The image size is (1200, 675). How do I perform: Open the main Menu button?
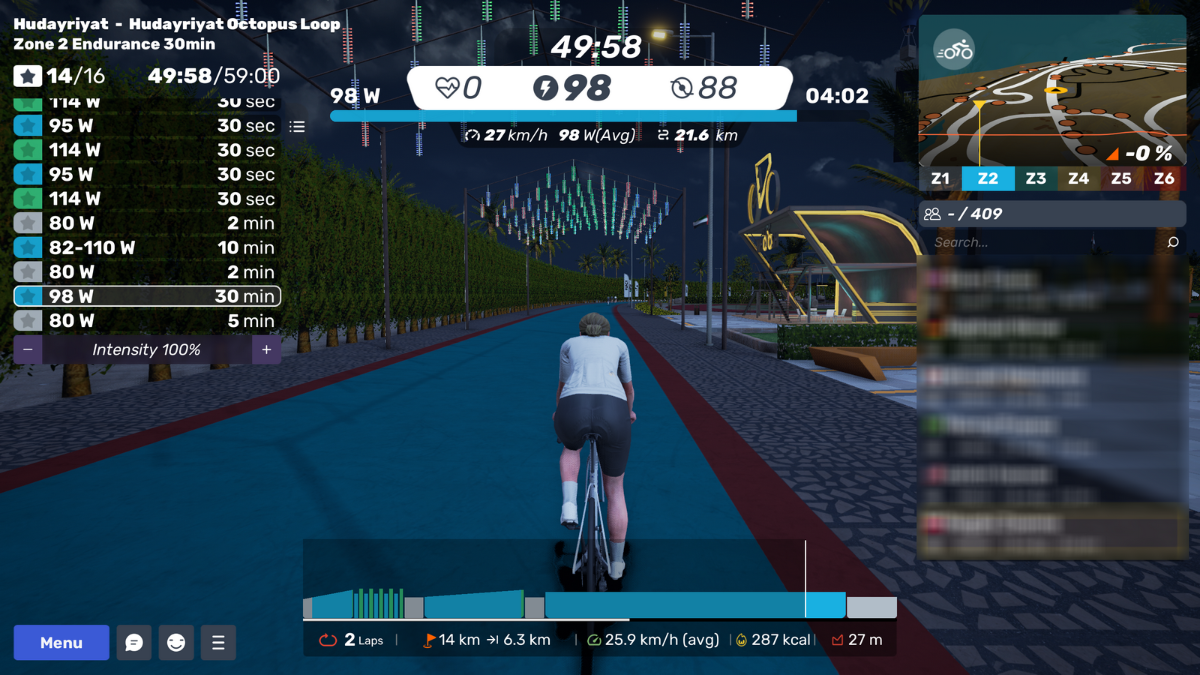[x=61, y=643]
